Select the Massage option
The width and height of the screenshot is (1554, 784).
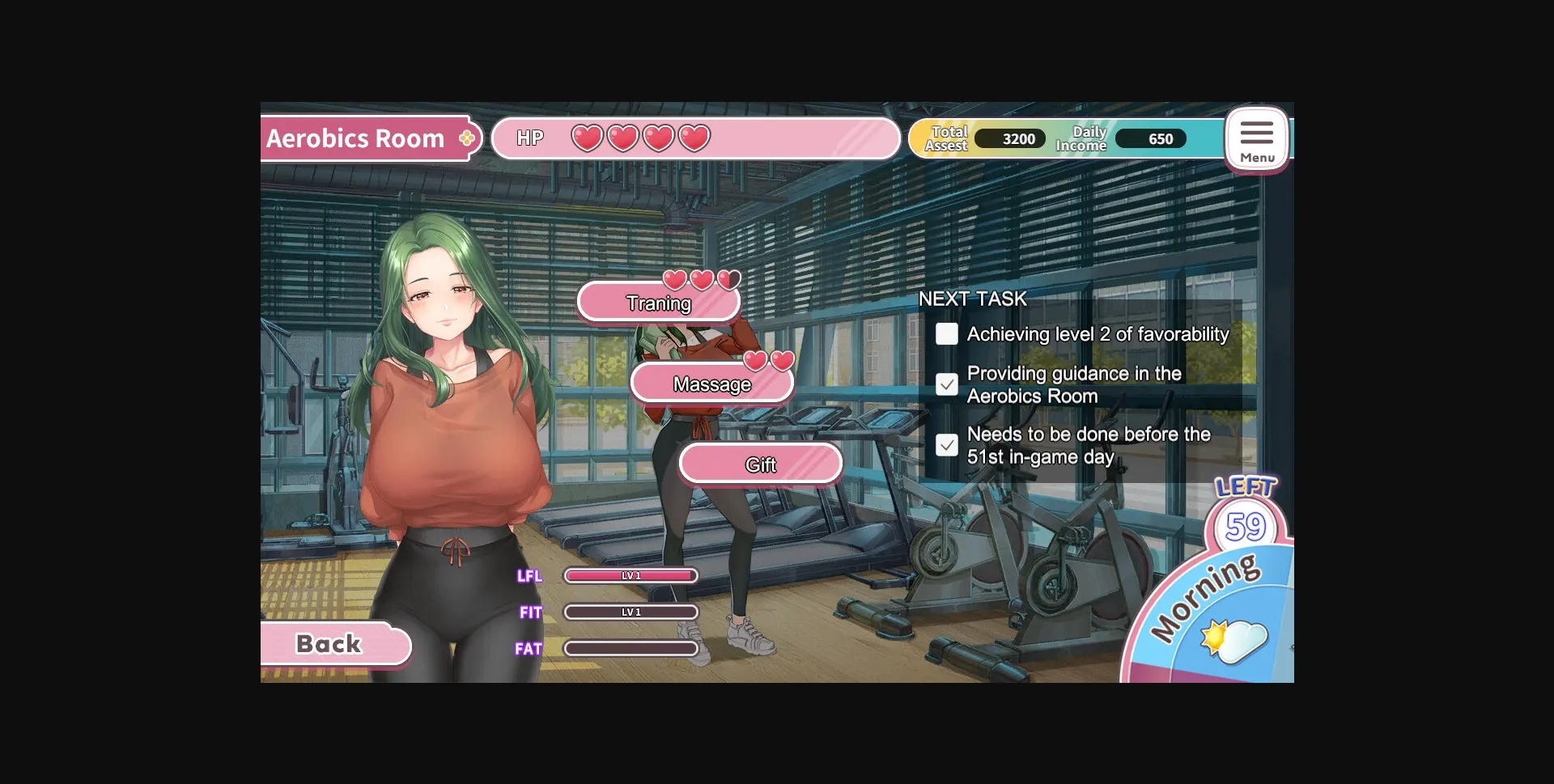(x=712, y=384)
